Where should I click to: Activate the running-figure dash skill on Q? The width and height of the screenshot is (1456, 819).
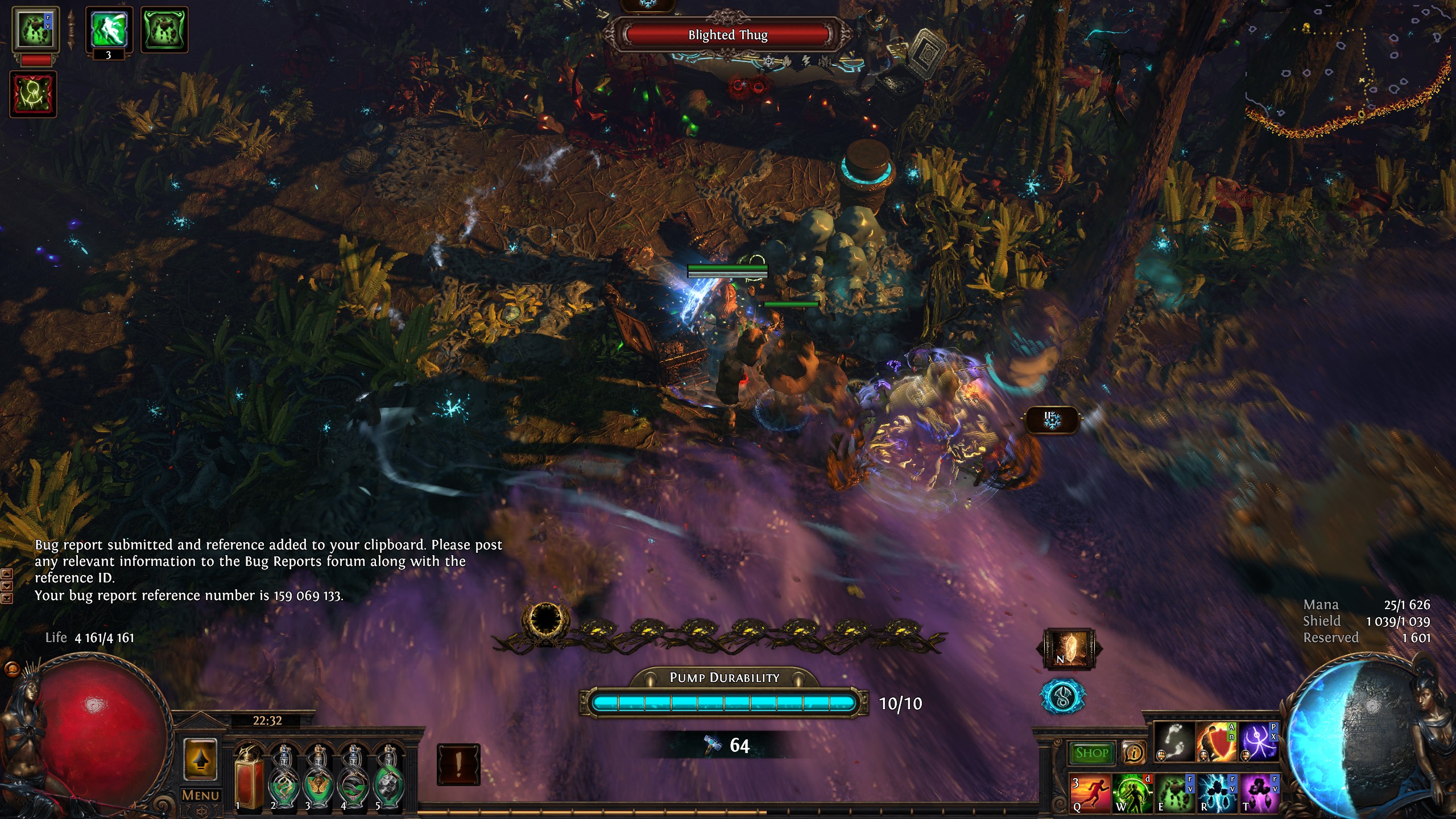click(x=1090, y=792)
